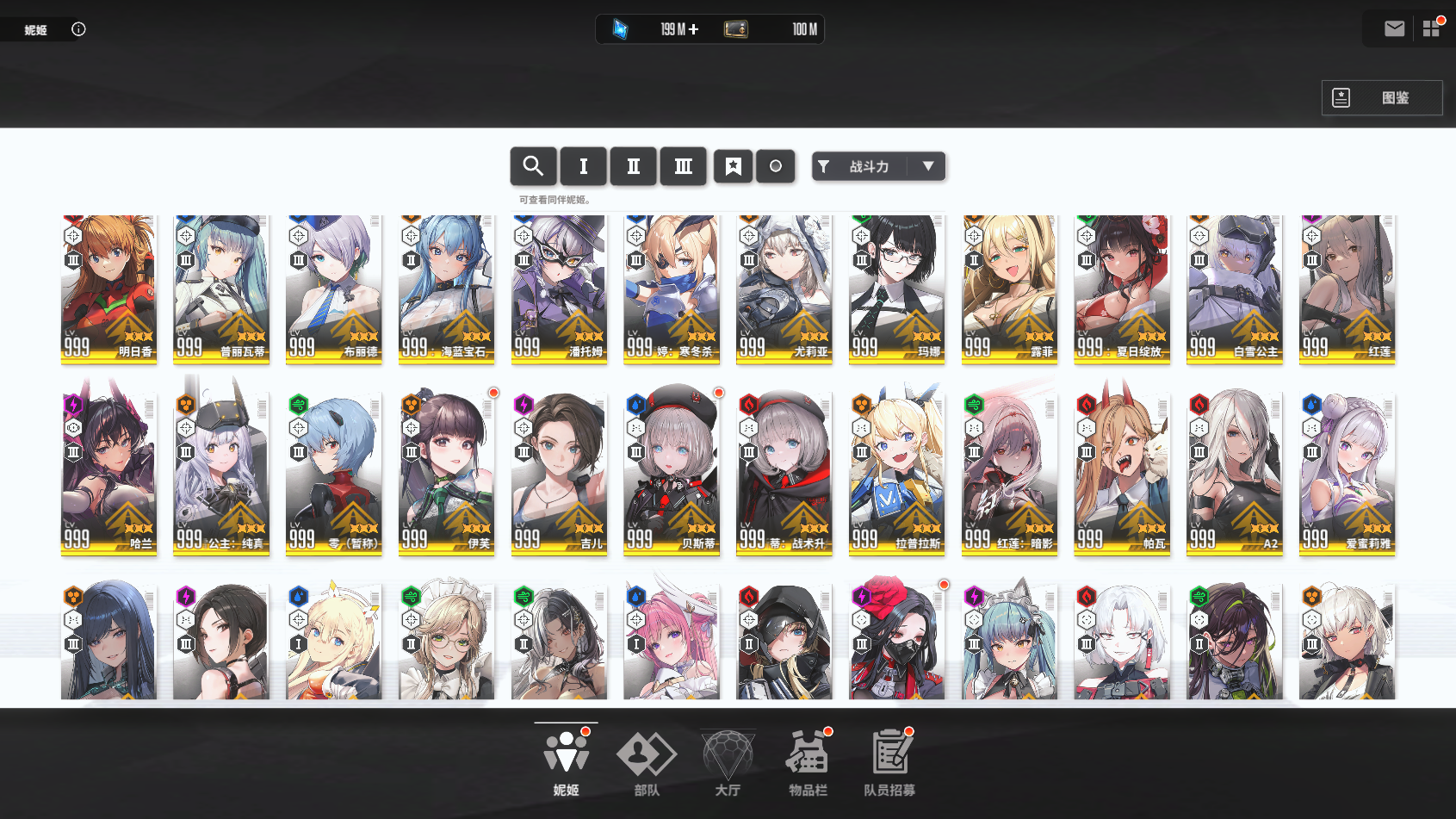Toggle the bookmark star filter
The height and width of the screenshot is (819, 1456).
tap(733, 166)
